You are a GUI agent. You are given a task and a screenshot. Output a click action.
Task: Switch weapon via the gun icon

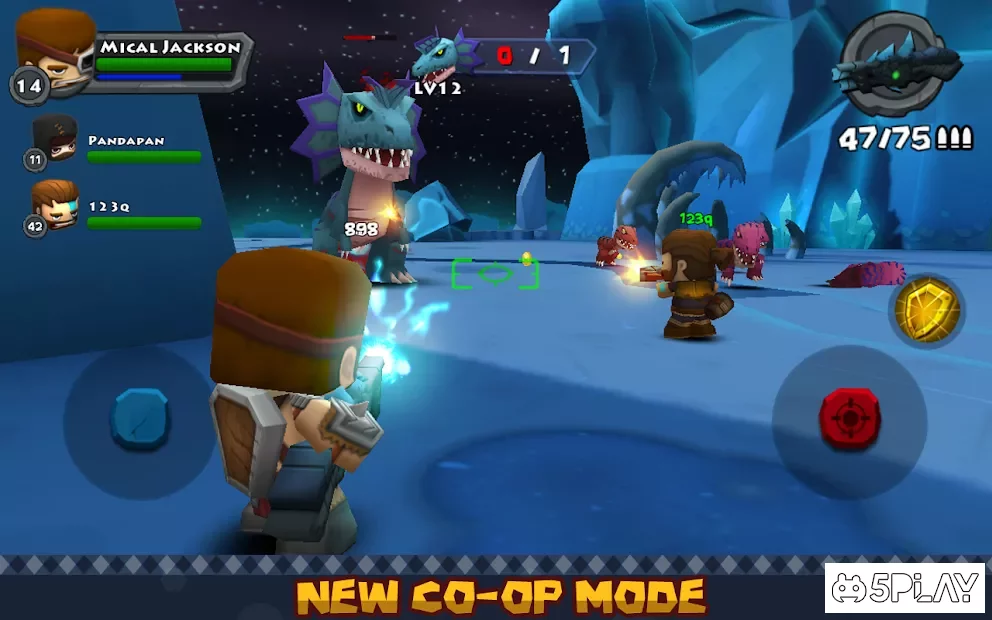pyautogui.click(x=894, y=65)
